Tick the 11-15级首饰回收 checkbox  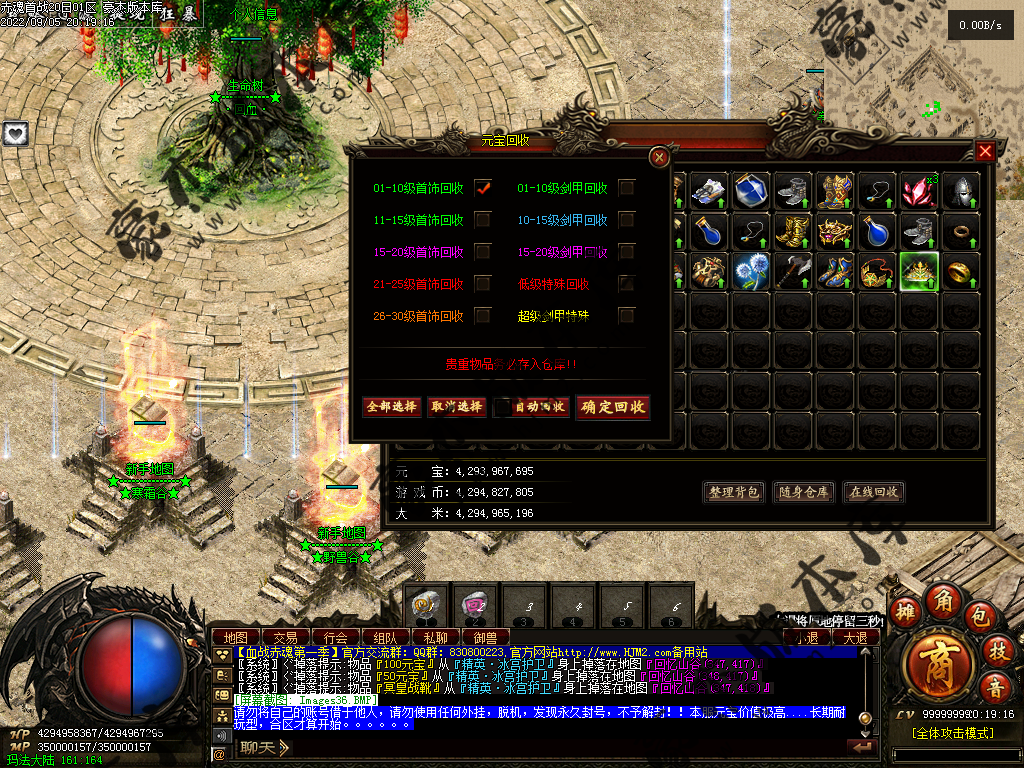pos(483,220)
